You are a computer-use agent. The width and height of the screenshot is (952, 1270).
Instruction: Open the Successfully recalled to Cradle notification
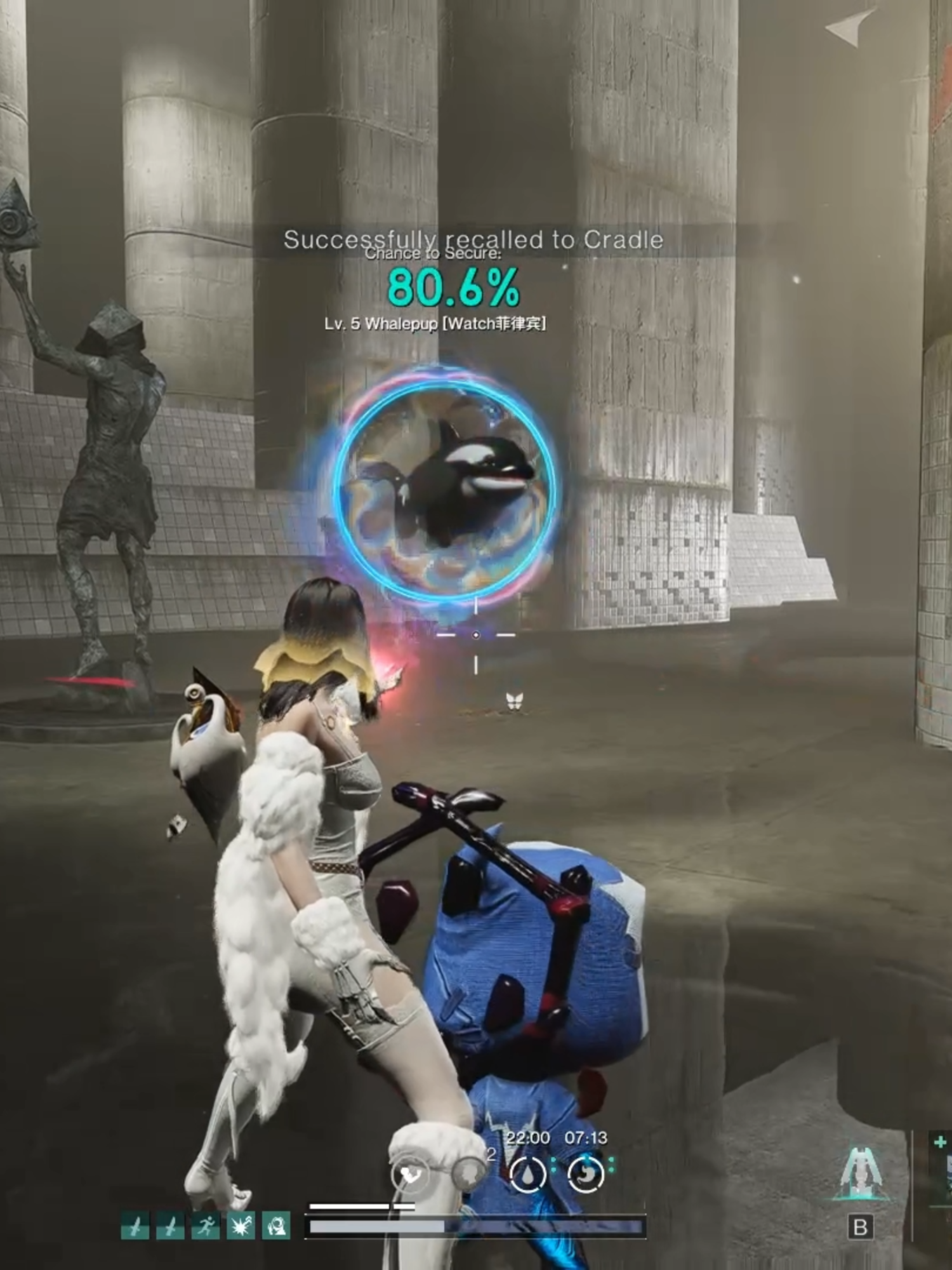(472, 240)
